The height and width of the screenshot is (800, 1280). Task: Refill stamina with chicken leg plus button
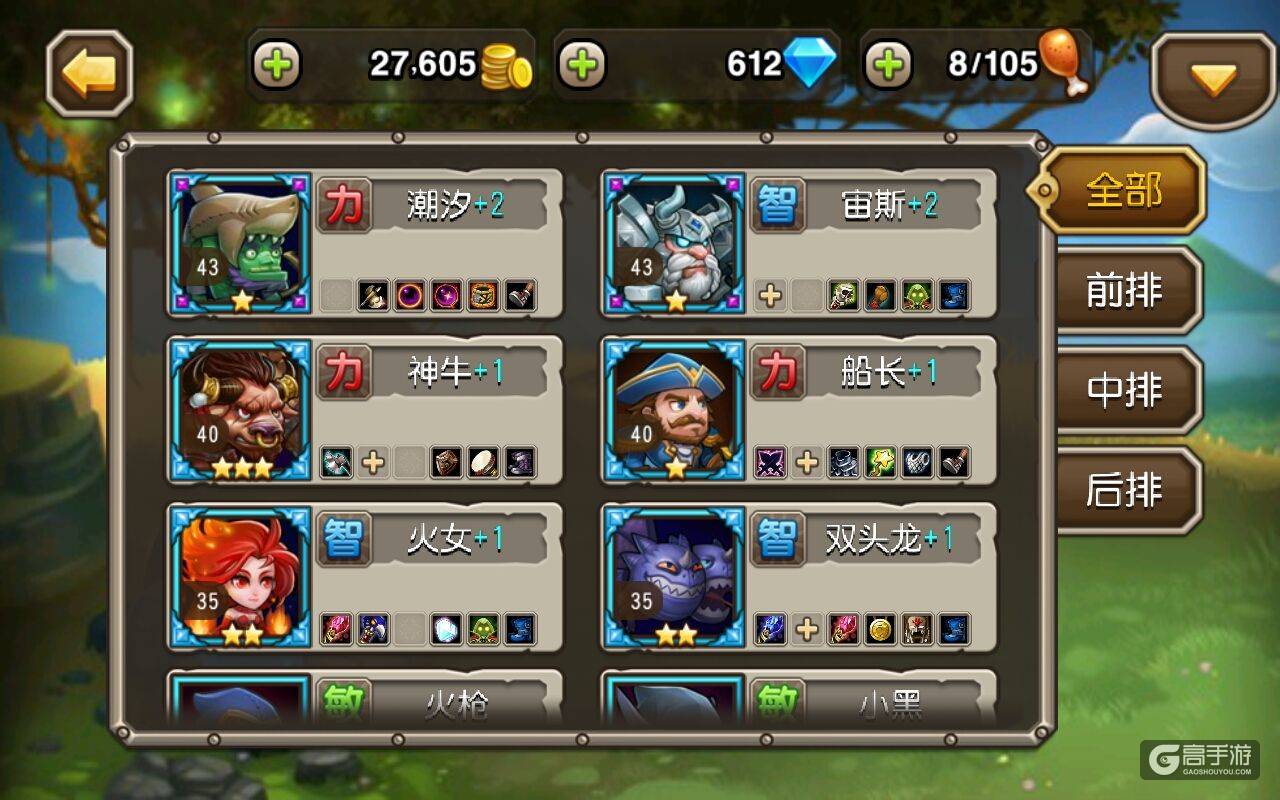point(889,66)
